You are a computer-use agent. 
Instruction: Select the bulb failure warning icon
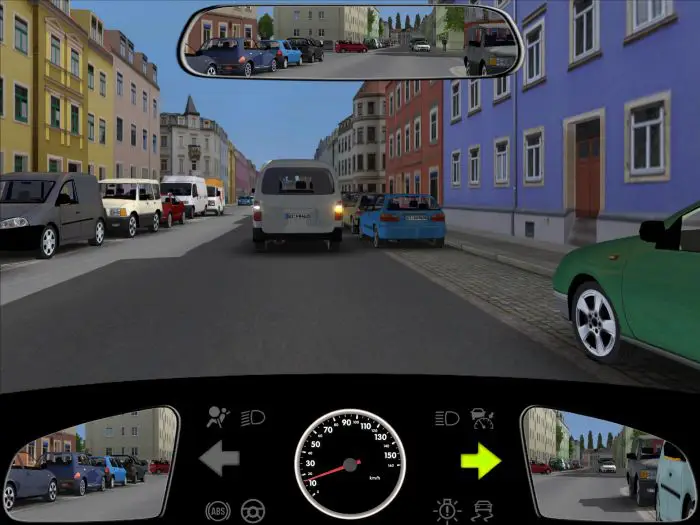coord(446,509)
